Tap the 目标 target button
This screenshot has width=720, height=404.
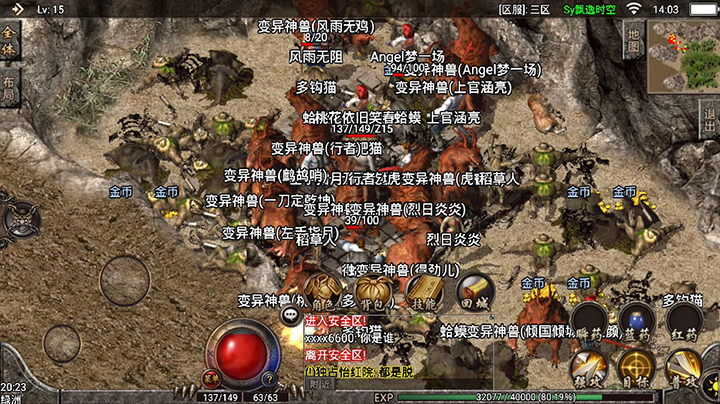pyautogui.click(x=635, y=368)
